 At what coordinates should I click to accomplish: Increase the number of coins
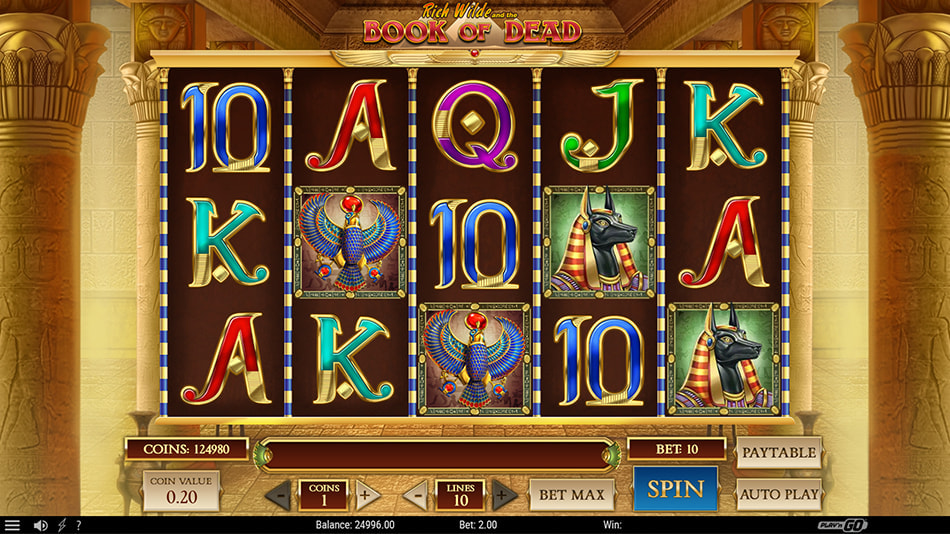pyautogui.click(x=365, y=494)
